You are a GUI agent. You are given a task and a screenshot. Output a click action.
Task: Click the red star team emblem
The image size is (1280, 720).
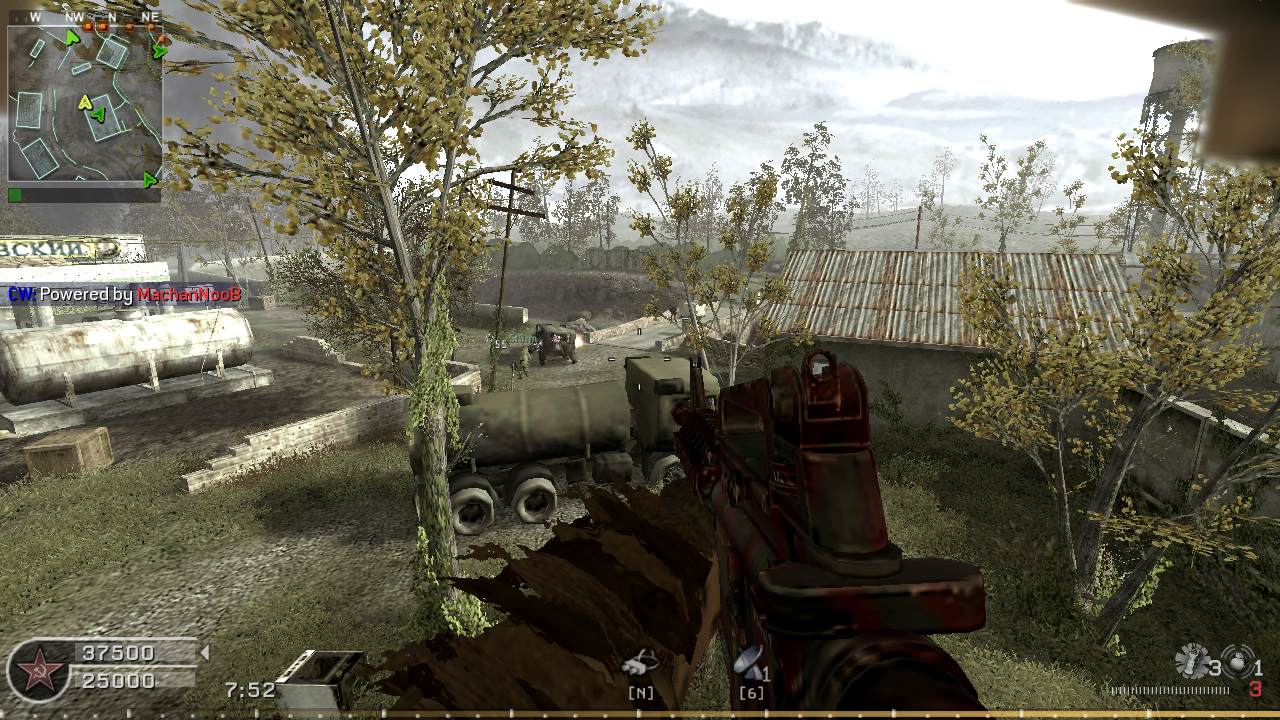39,670
